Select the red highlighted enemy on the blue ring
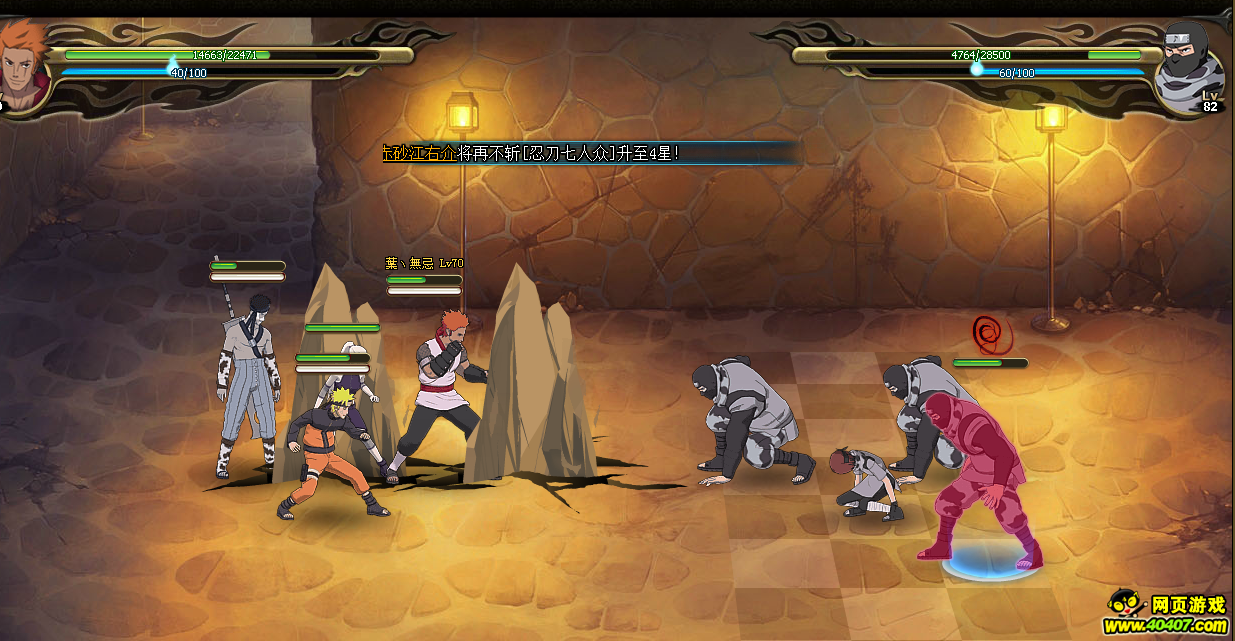The image size is (1235, 641). 978,479
